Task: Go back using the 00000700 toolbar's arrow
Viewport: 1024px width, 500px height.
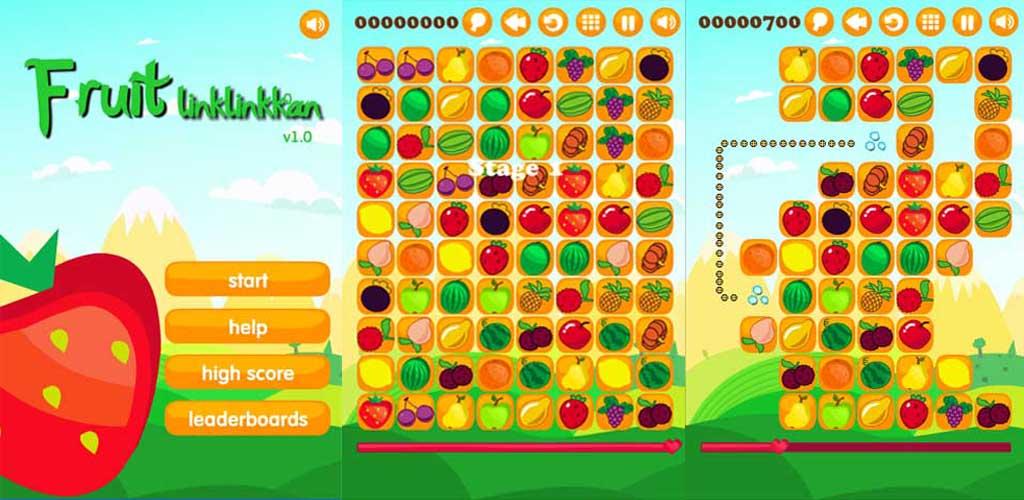Action: coord(856,21)
